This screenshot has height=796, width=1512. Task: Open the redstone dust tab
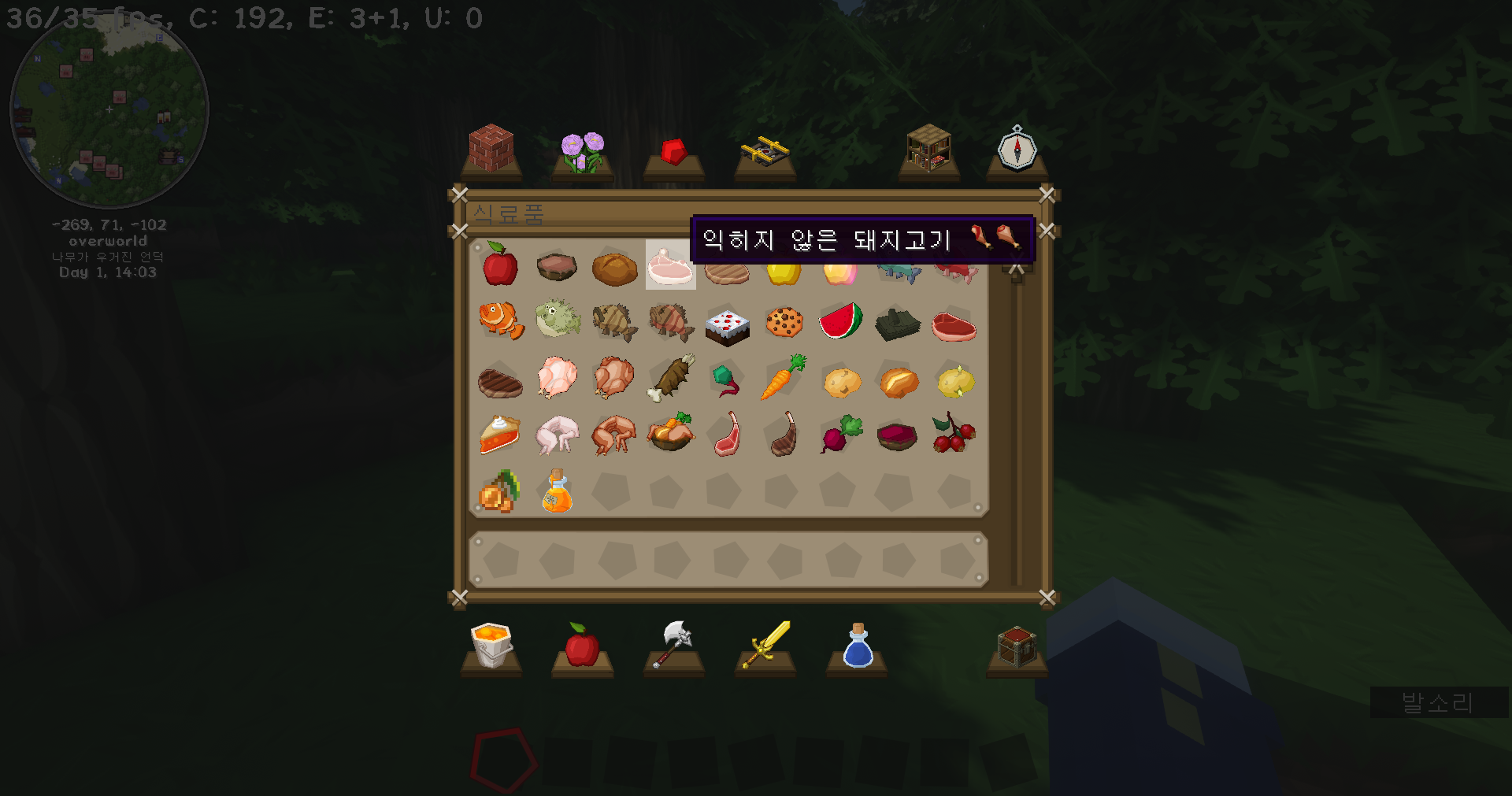[674, 151]
